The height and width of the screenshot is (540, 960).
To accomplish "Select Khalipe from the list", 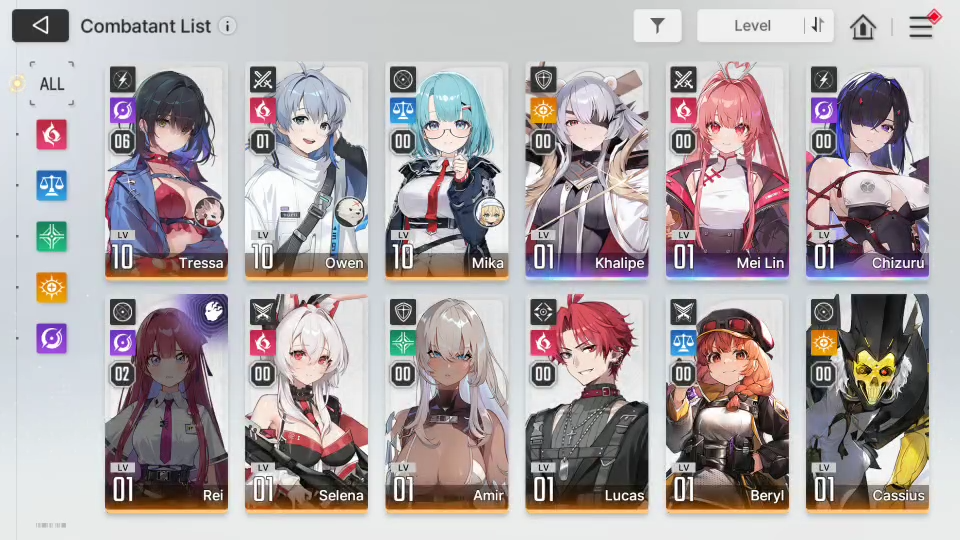I will [587, 170].
